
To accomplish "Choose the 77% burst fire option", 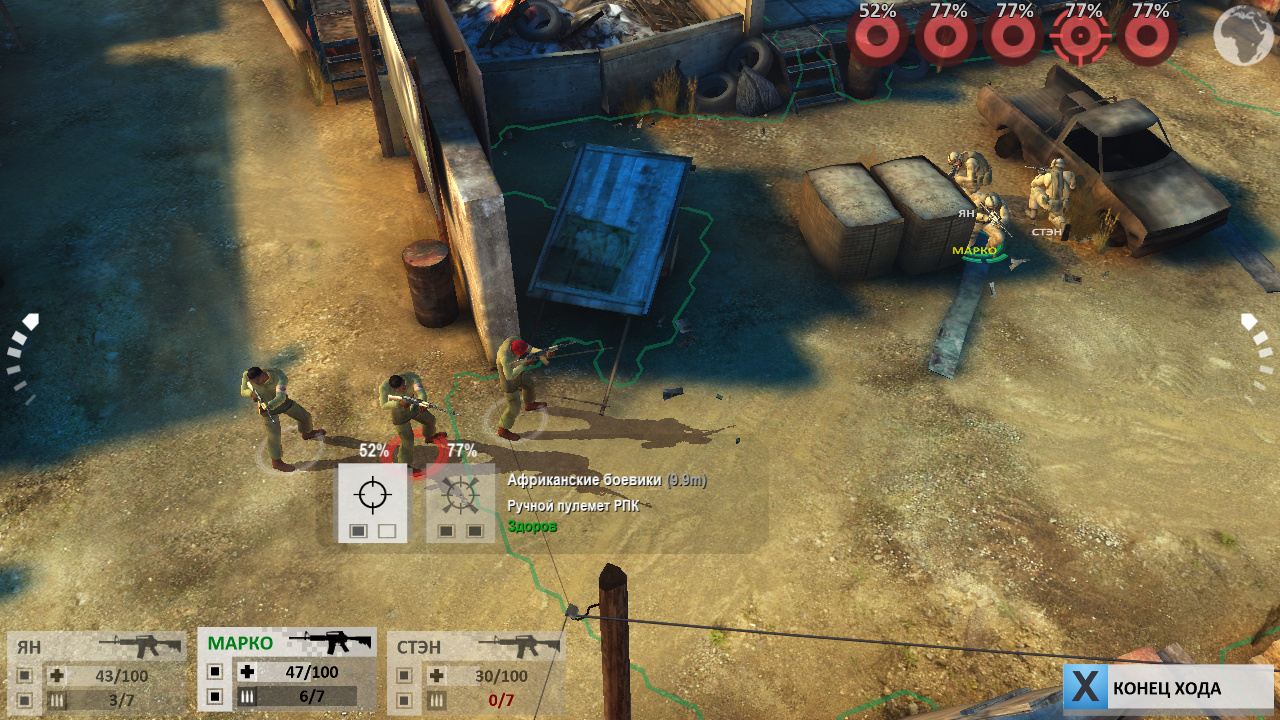I will [460, 502].
